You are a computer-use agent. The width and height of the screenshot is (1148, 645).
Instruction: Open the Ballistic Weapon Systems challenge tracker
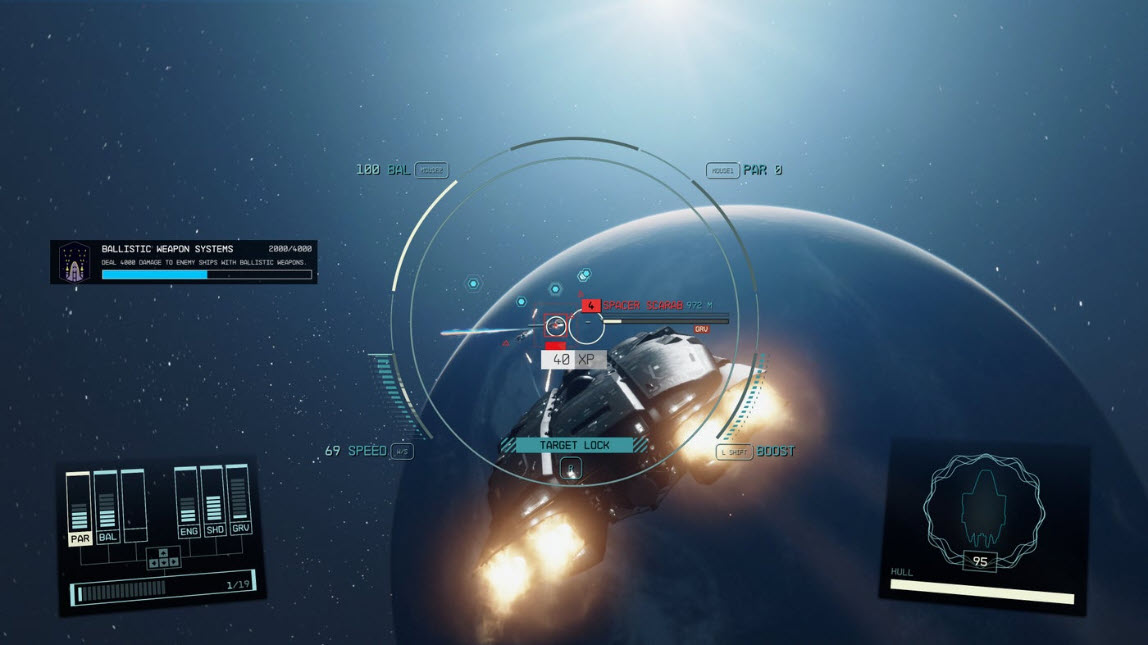tap(184, 262)
